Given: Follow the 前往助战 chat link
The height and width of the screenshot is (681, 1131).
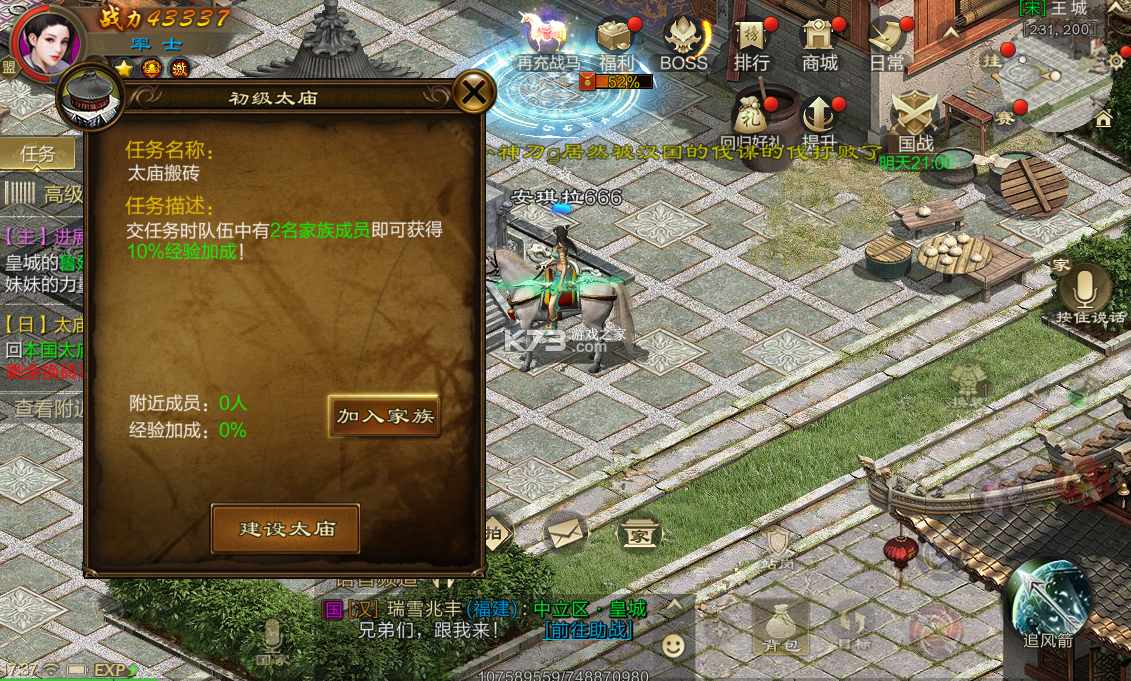Looking at the screenshot, I should (588, 630).
